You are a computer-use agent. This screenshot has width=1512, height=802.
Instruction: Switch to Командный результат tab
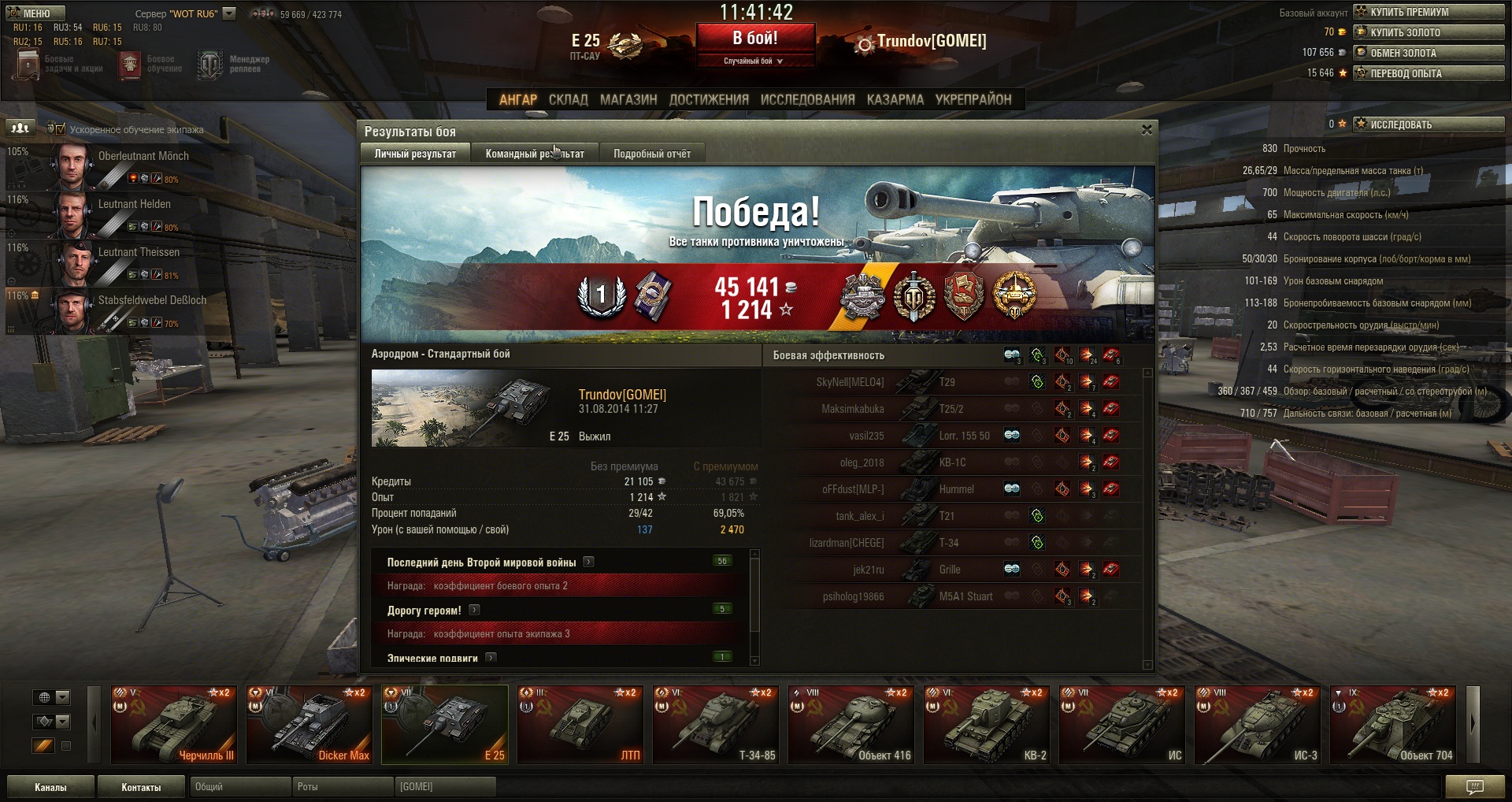(x=534, y=154)
